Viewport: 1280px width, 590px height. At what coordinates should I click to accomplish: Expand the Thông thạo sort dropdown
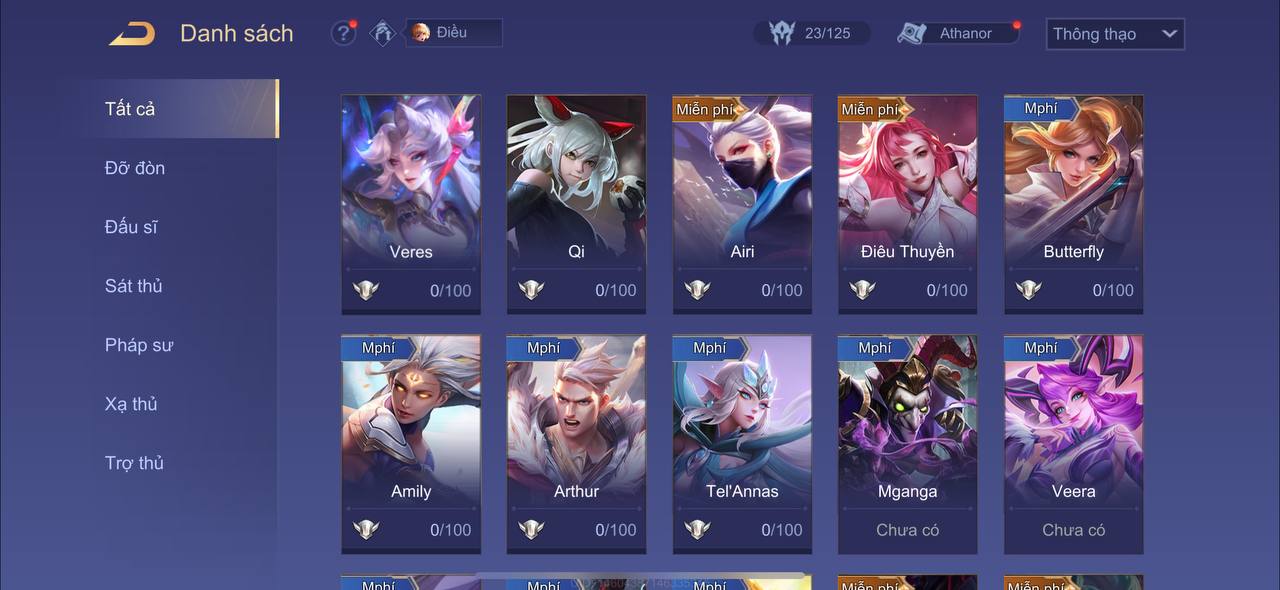coord(1114,34)
